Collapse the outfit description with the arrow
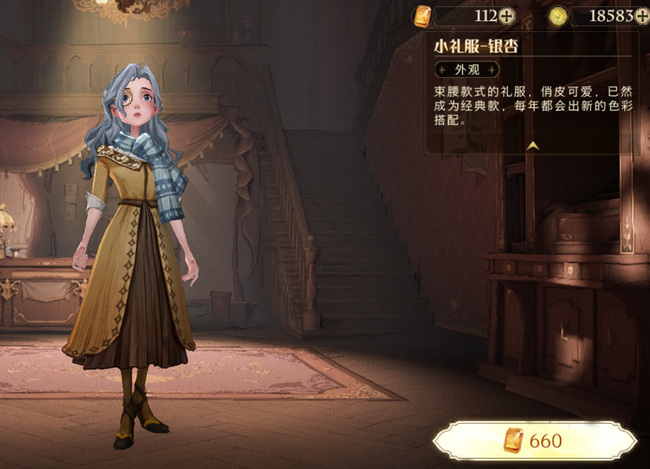 tap(533, 145)
